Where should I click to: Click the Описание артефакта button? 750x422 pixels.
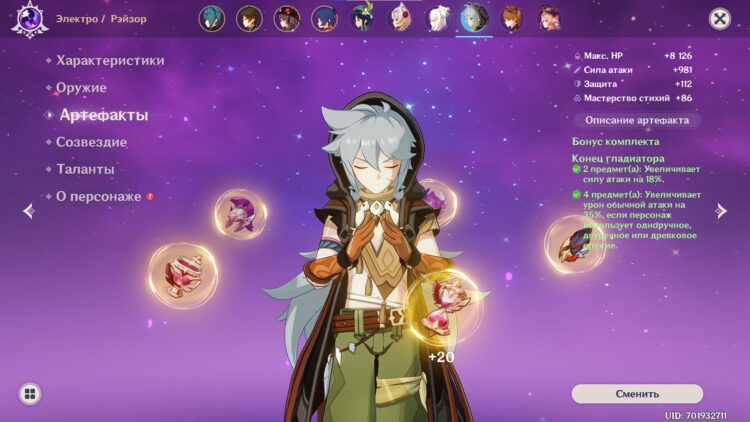click(637, 120)
